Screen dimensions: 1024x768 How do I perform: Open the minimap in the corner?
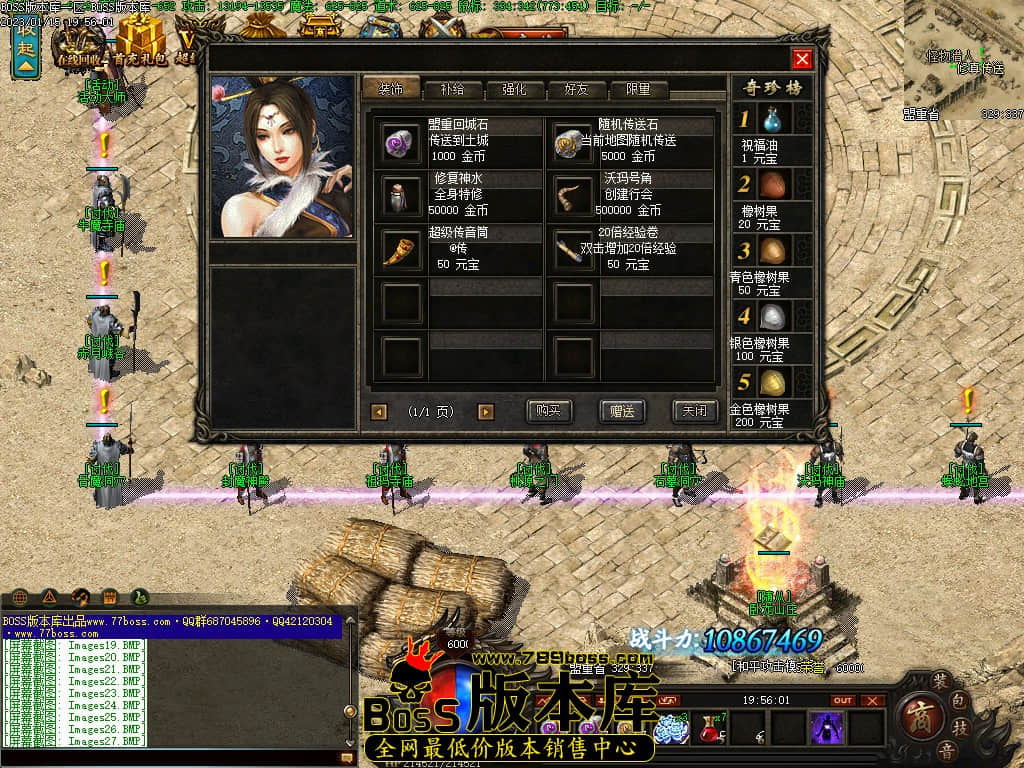click(x=963, y=55)
